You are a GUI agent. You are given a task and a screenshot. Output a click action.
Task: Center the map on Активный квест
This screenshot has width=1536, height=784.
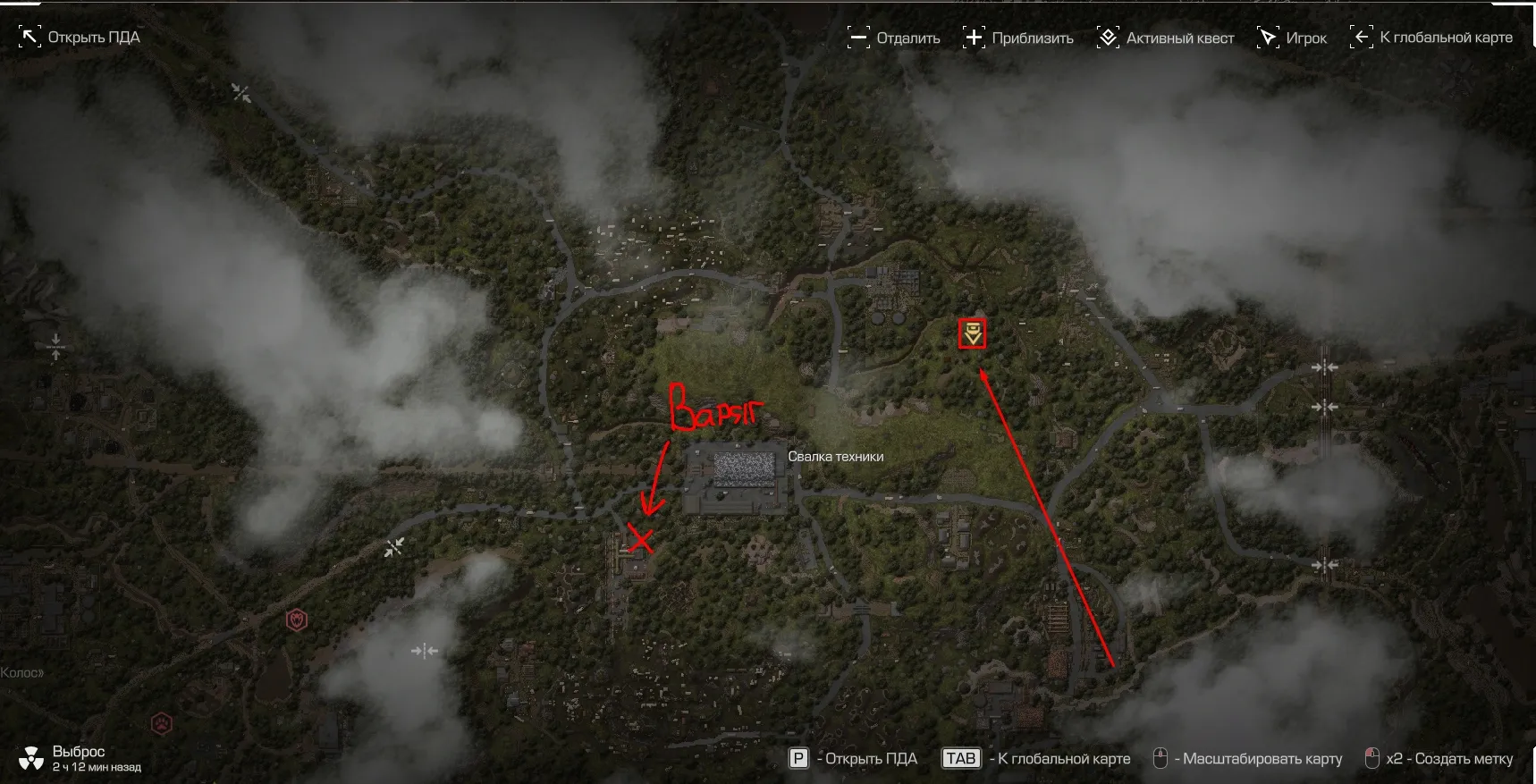(x=1165, y=38)
